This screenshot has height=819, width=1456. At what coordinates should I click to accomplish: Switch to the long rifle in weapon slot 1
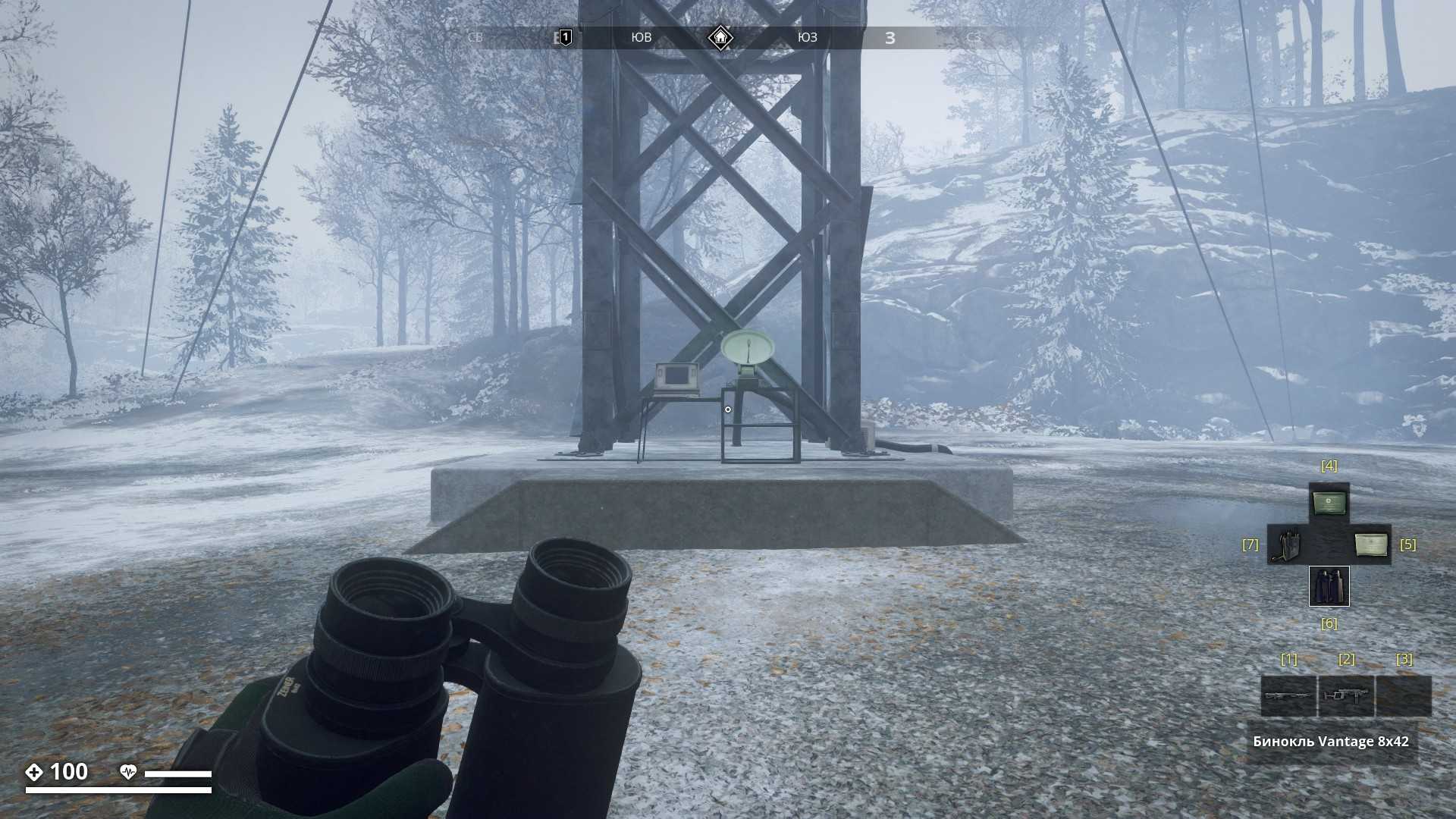(1288, 695)
